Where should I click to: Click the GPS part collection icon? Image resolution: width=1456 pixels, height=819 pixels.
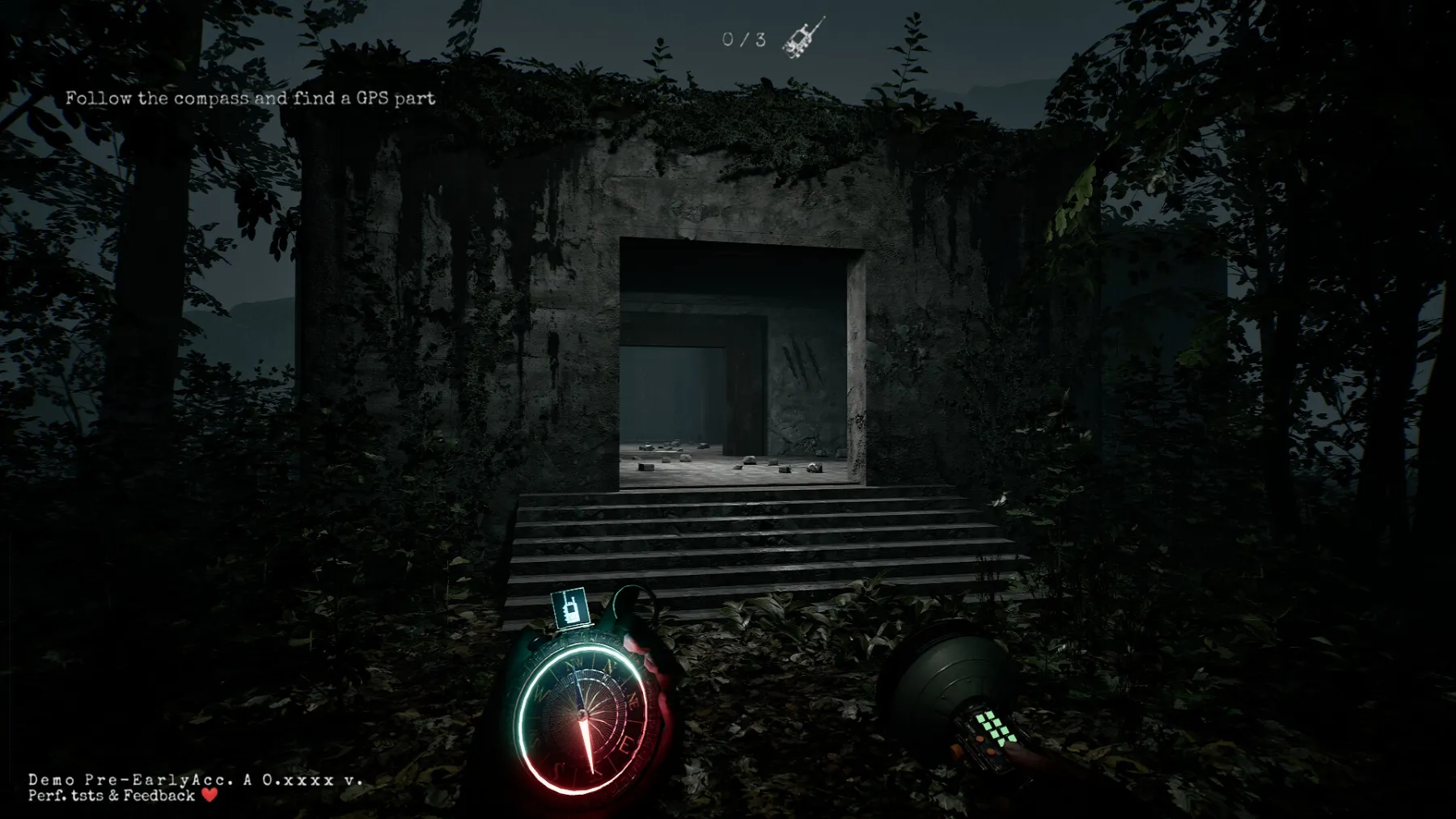(804, 37)
